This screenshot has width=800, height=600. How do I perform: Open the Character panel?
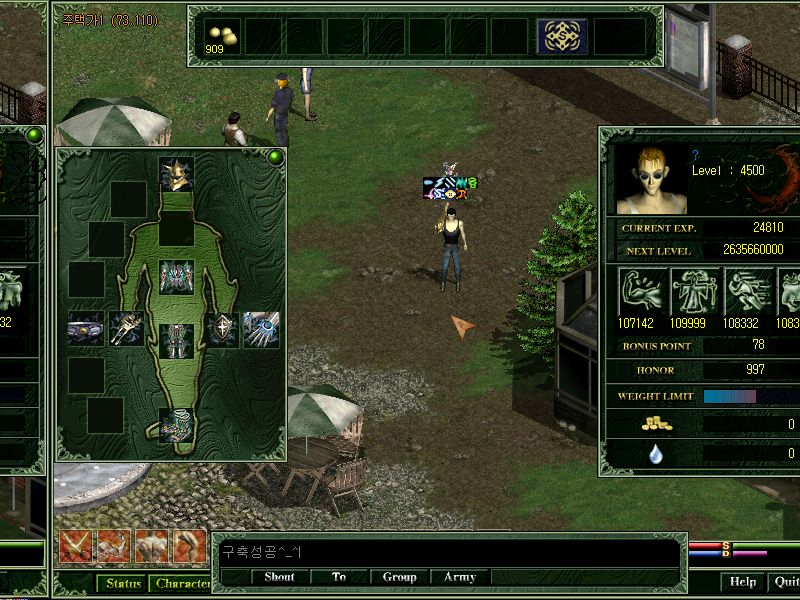(x=182, y=584)
